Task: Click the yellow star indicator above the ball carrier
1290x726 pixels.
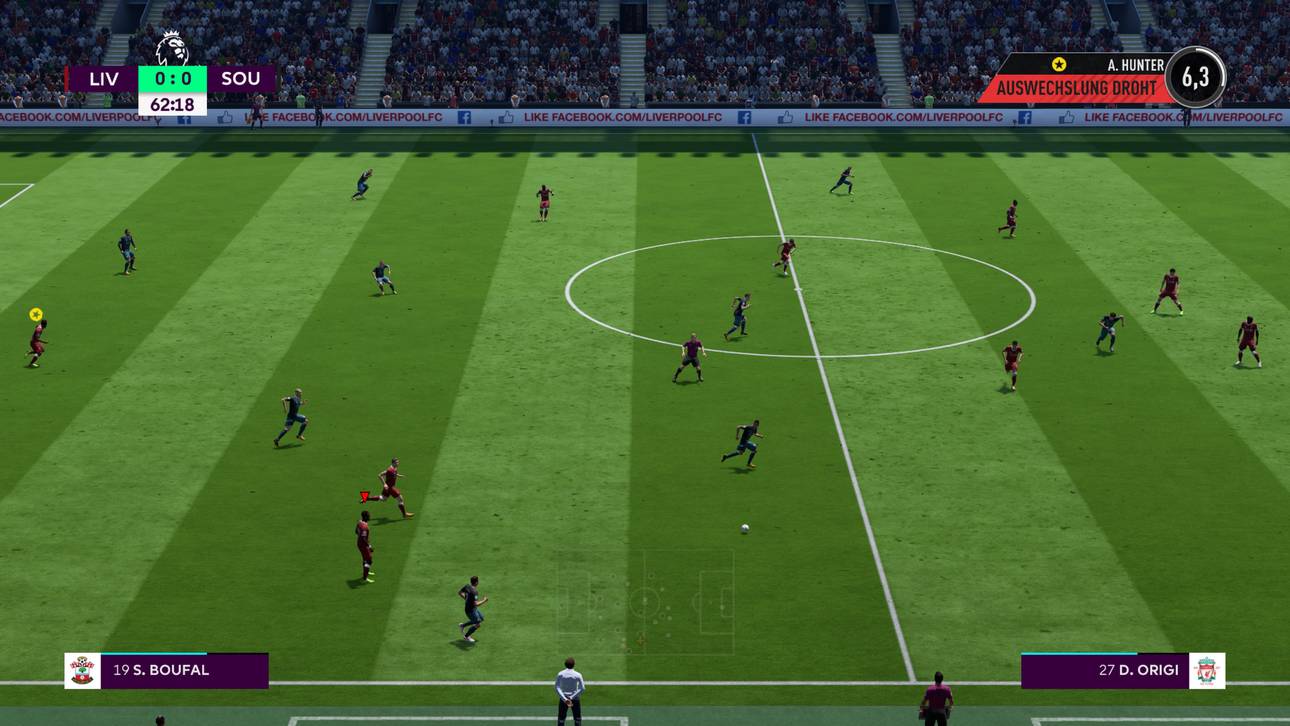Action: click(36, 314)
